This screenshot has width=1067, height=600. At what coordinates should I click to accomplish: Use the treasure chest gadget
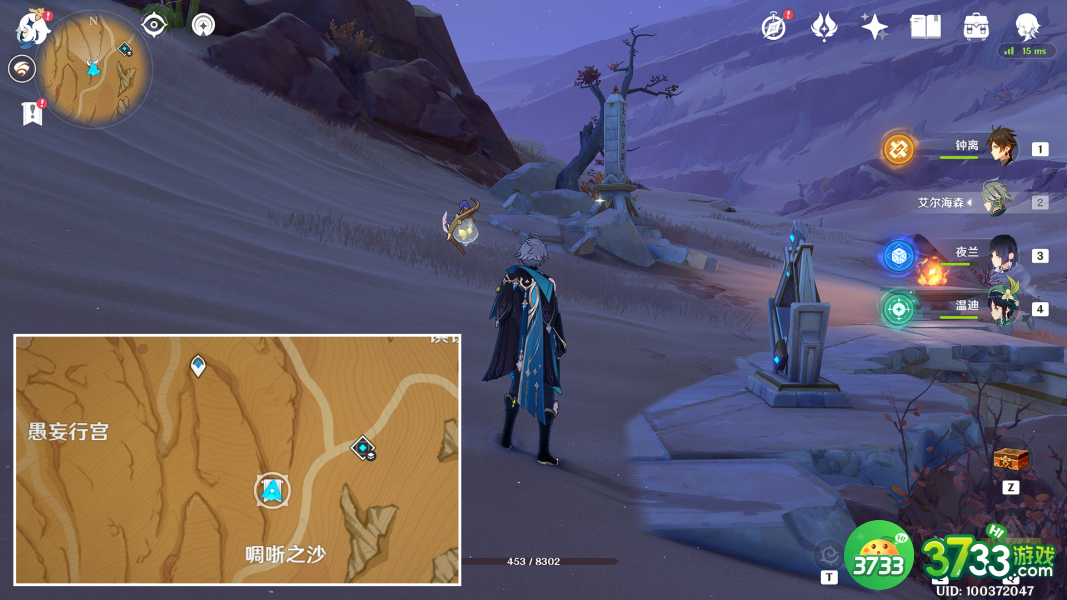(x=1010, y=459)
